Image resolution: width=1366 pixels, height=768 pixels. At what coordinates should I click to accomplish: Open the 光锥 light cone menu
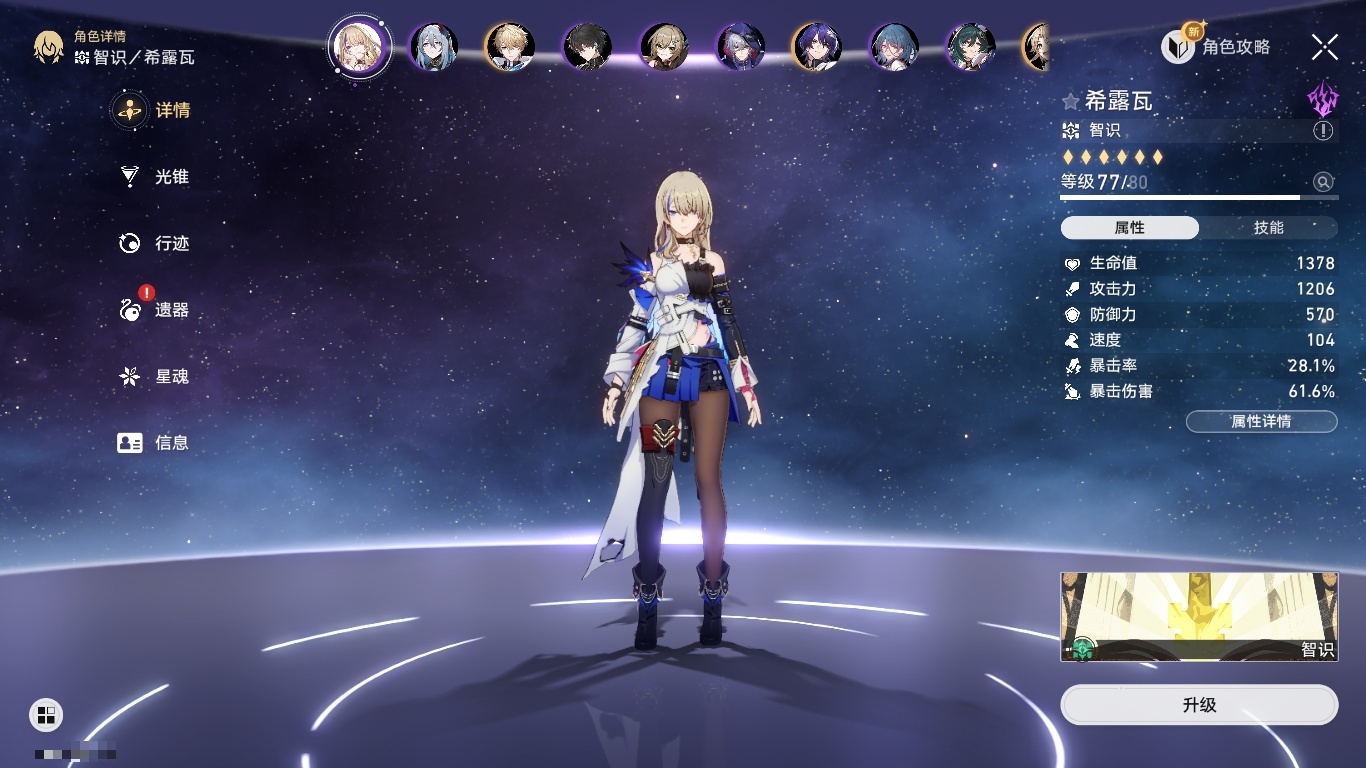pos(155,177)
